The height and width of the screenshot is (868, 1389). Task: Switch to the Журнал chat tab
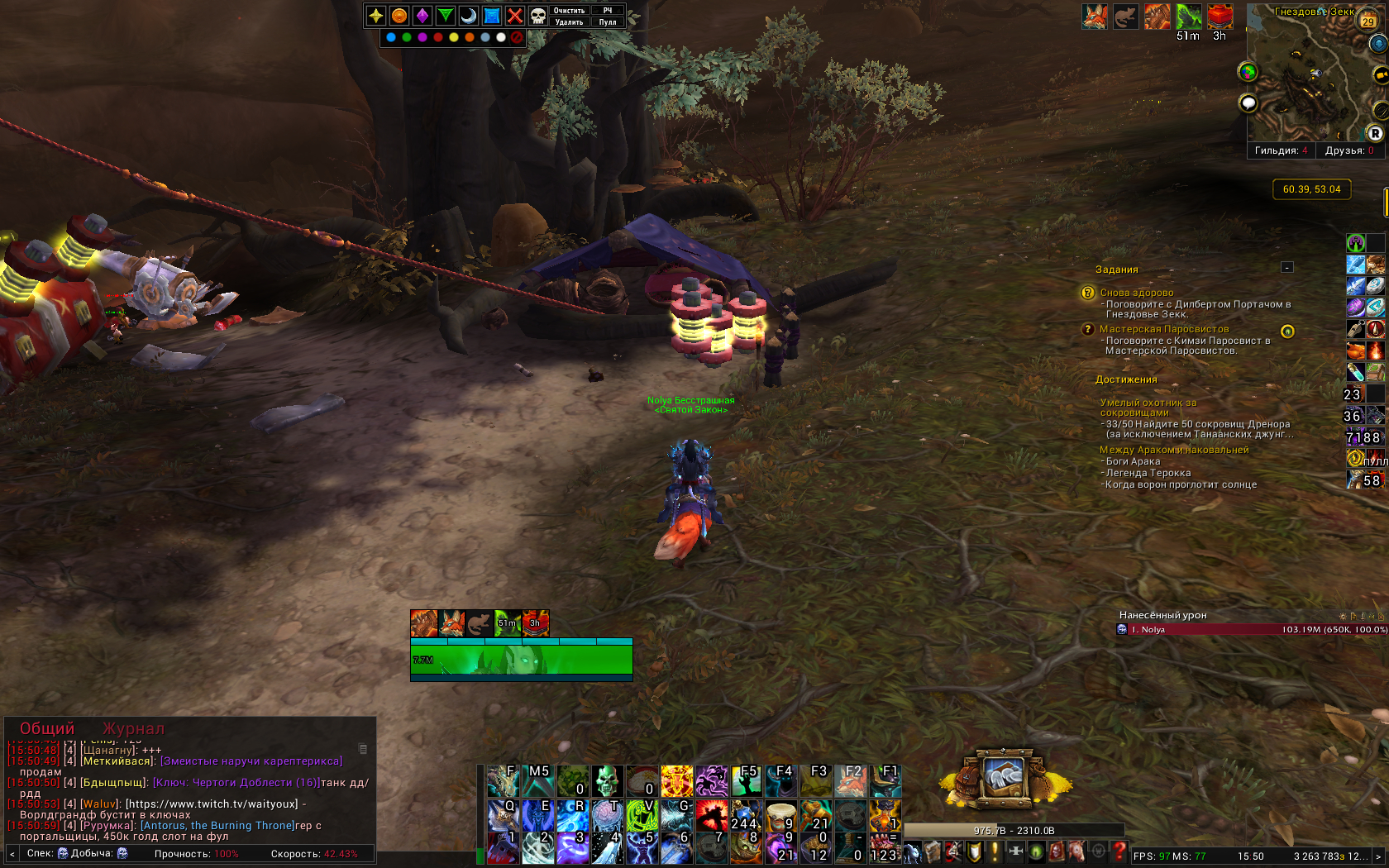(x=133, y=728)
